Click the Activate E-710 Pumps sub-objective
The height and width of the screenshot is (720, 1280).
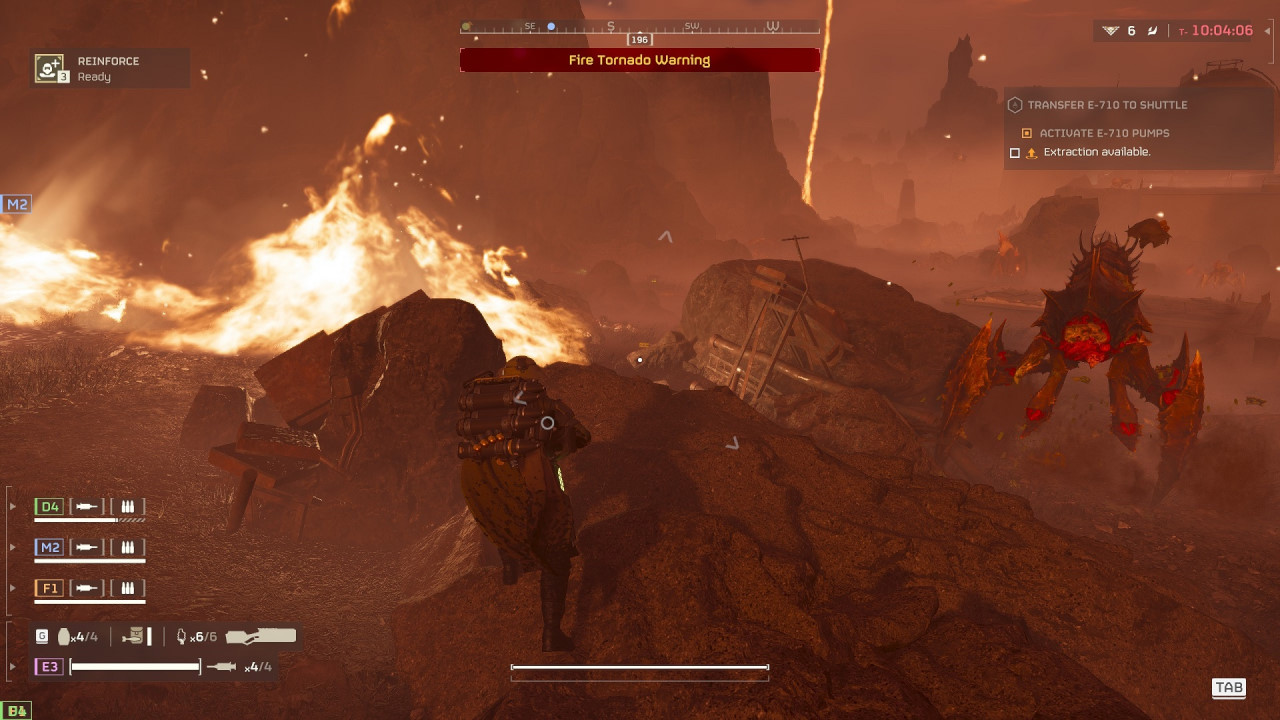click(x=1104, y=133)
